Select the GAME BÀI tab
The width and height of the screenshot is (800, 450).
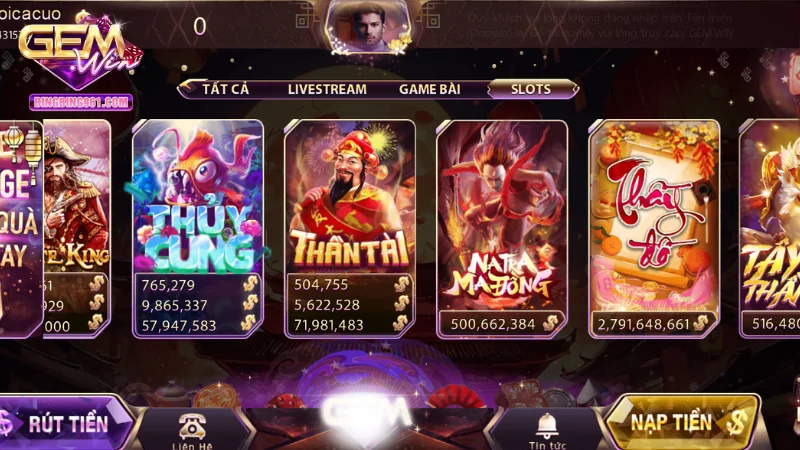429,89
